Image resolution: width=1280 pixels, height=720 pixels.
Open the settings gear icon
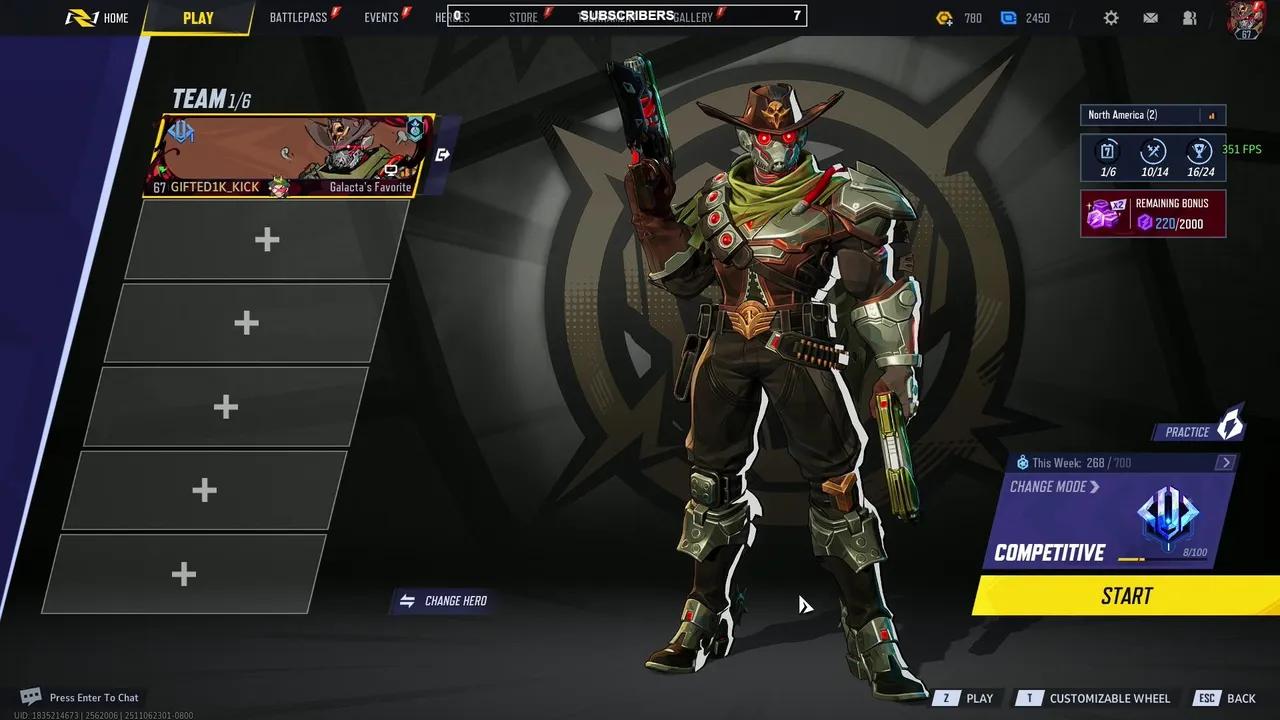pyautogui.click(x=1111, y=17)
